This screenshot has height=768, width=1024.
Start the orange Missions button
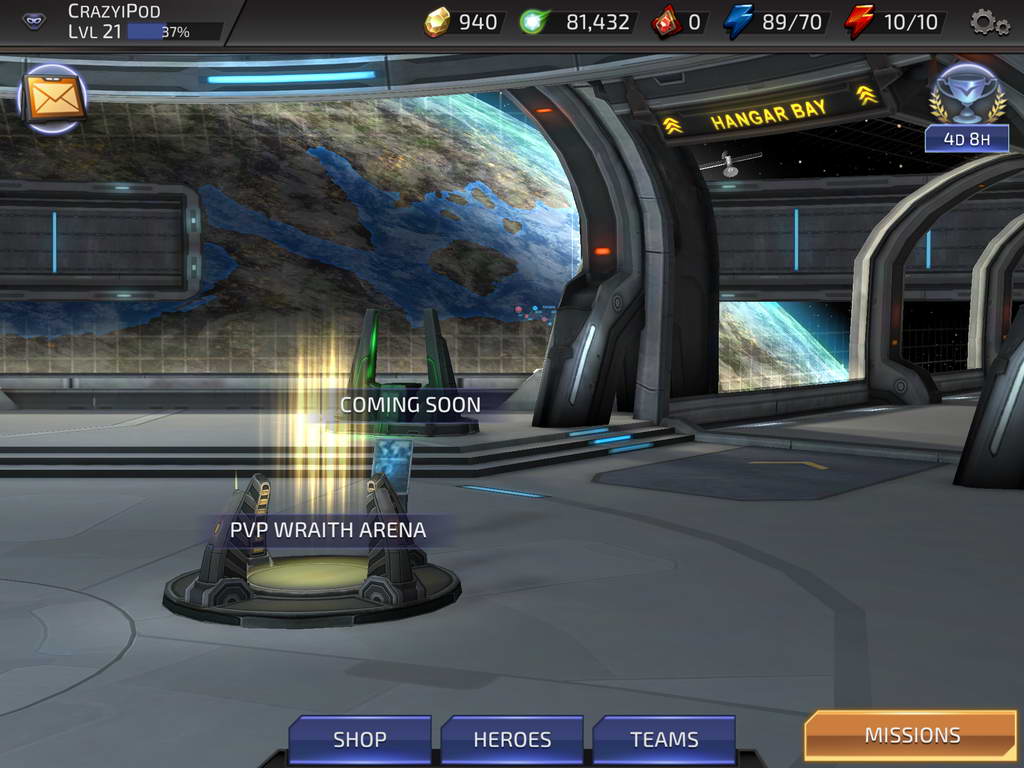click(x=911, y=736)
